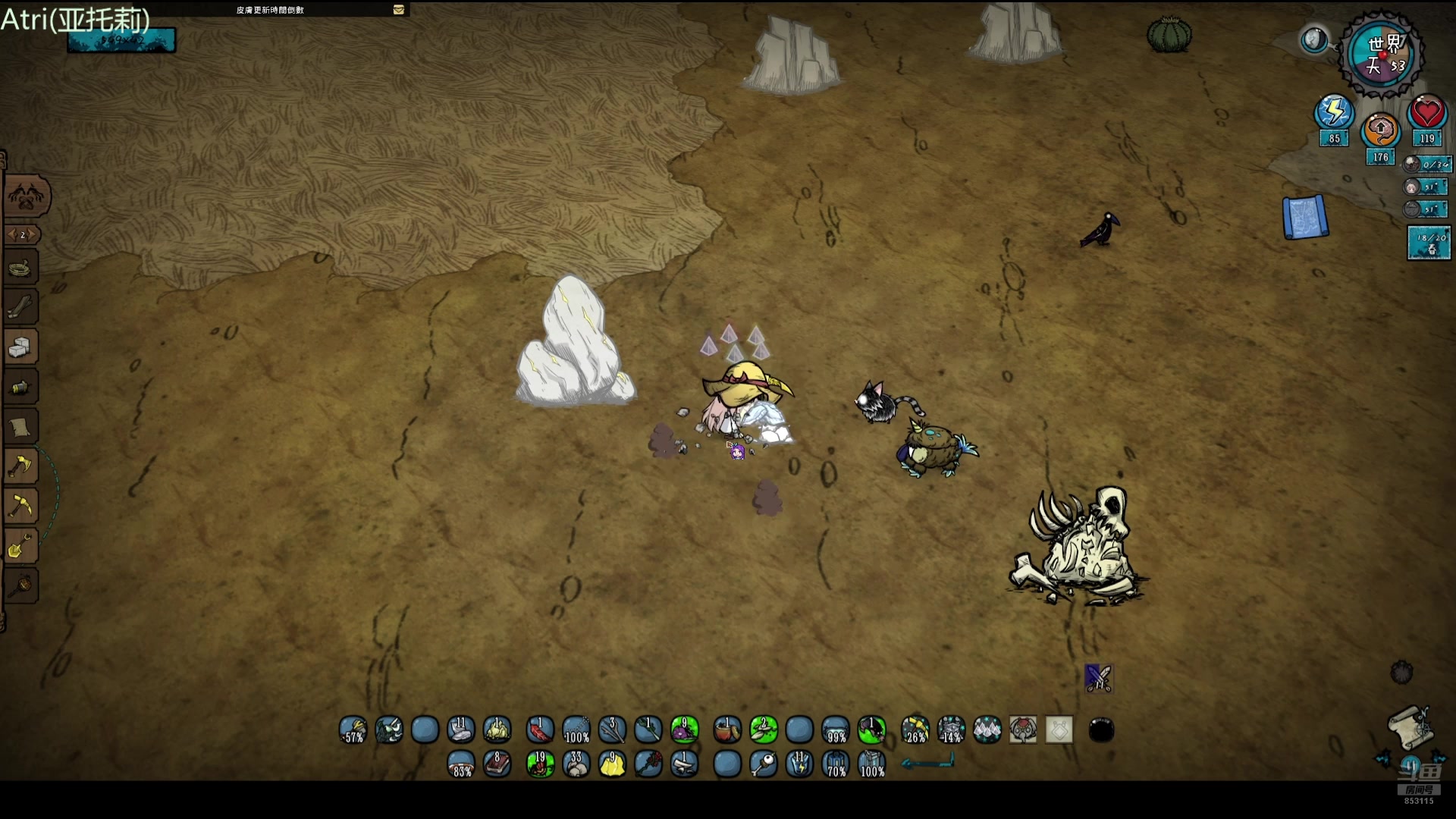The height and width of the screenshot is (819, 1456).
Task: Select the rose staff inventory slot
Action: (x=648, y=764)
